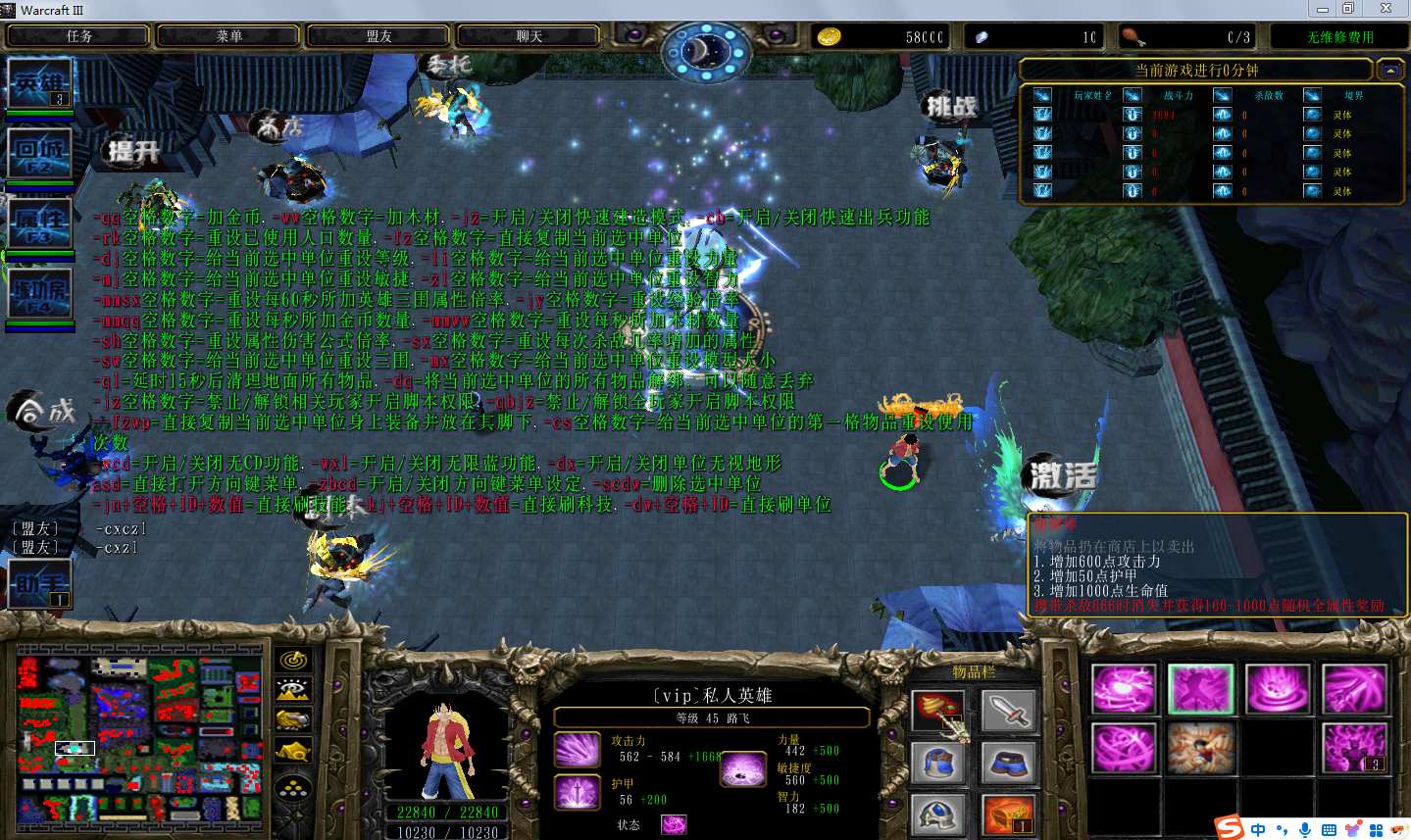Click the 助手 helper icon
Image resolution: width=1411 pixels, height=840 pixels.
click(39, 584)
